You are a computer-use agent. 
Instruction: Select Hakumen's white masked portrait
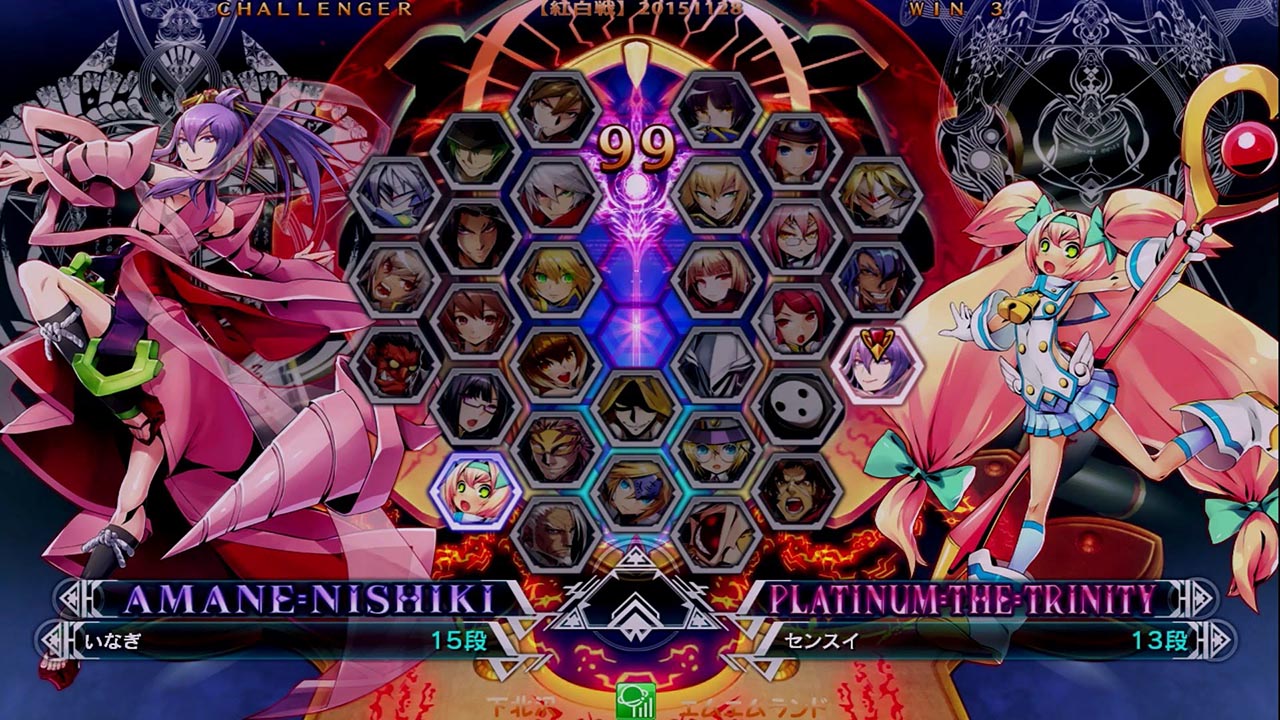(x=716, y=363)
